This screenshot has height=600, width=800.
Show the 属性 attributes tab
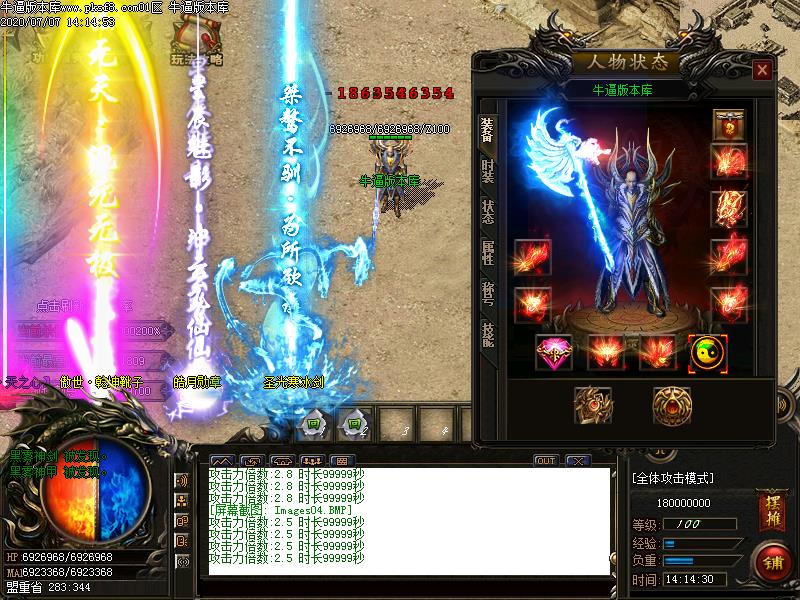click(x=487, y=251)
